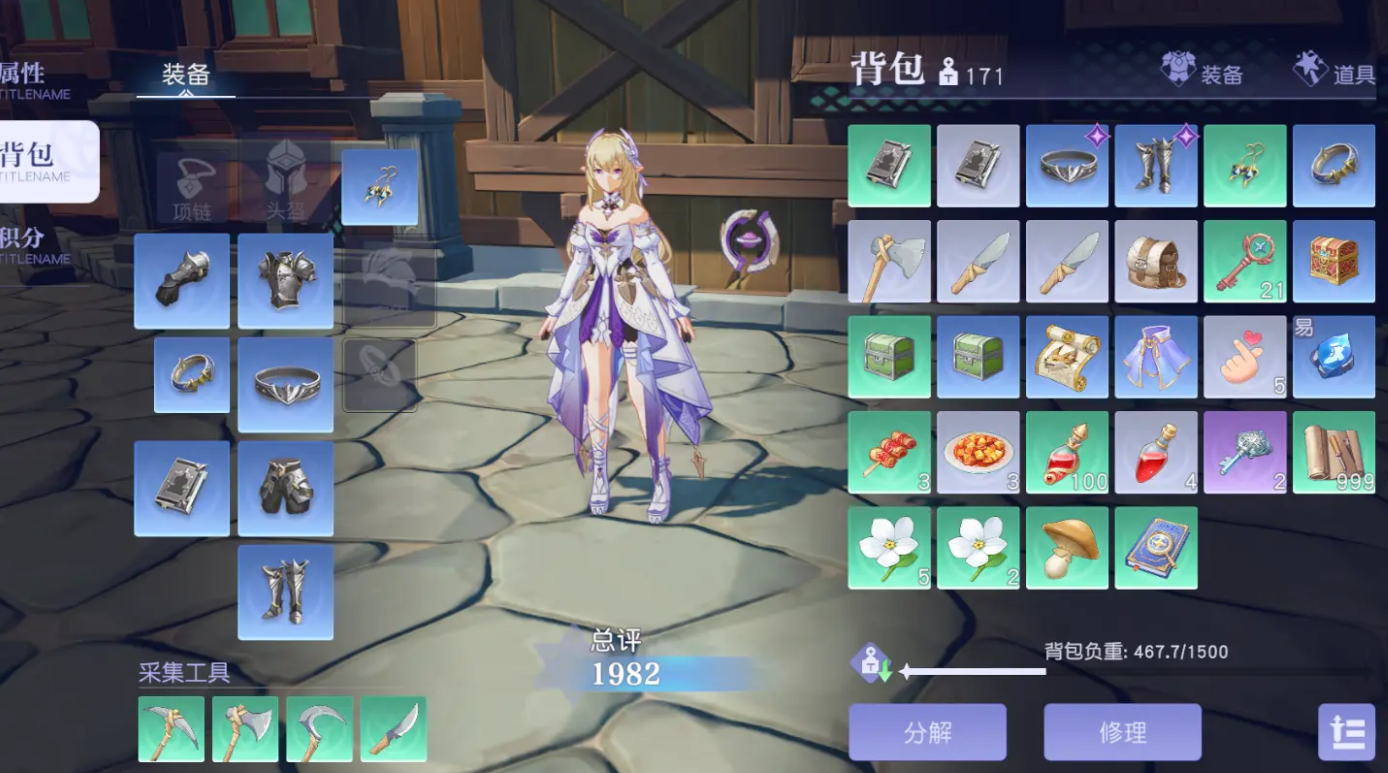1388x773 pixels.
Task: Switch to the 装备 filter in backpack
Action: coord(1202,71)
